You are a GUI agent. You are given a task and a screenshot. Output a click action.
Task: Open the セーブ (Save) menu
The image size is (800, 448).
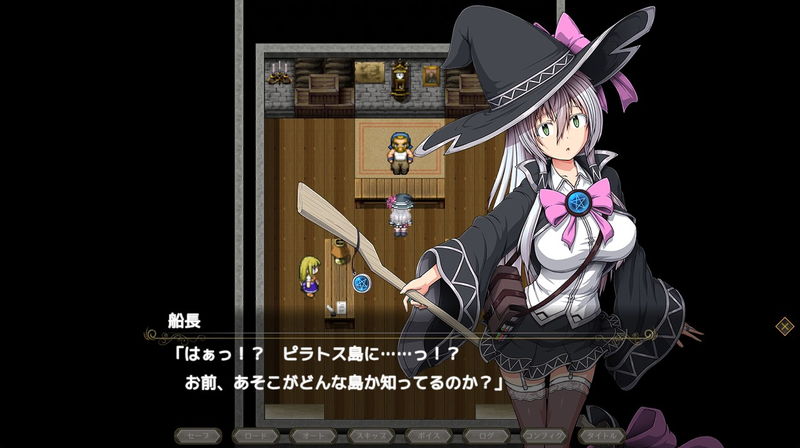coord(197,437)
